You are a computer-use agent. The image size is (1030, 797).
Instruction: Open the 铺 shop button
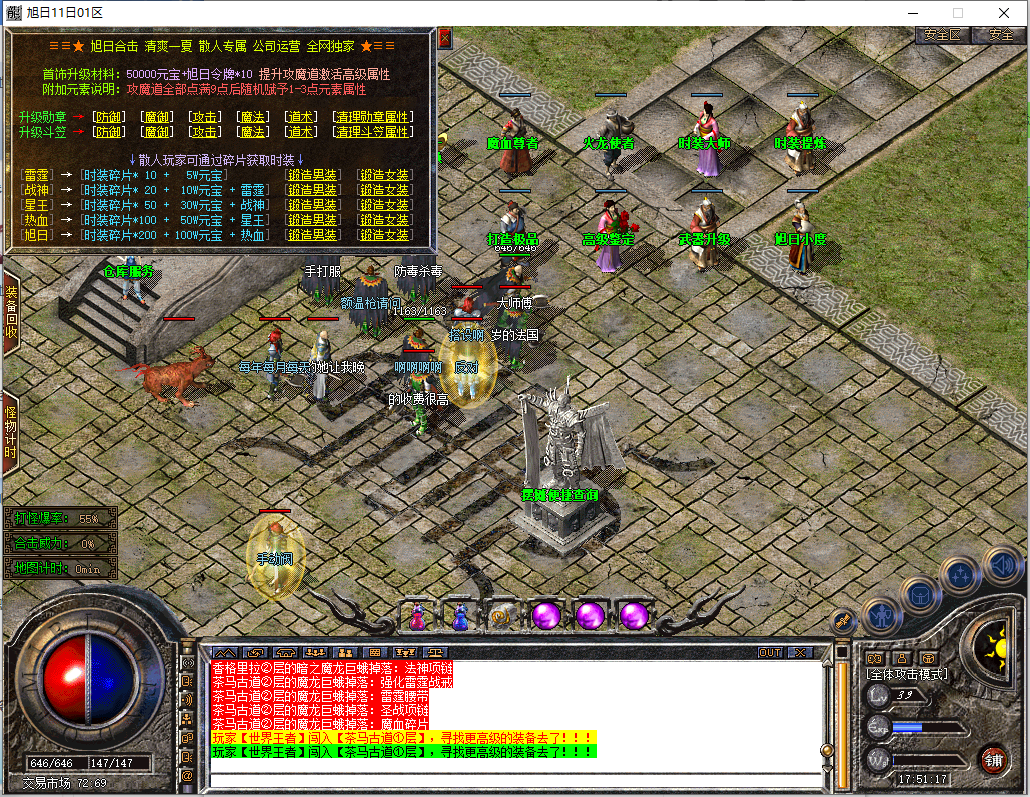992,759
